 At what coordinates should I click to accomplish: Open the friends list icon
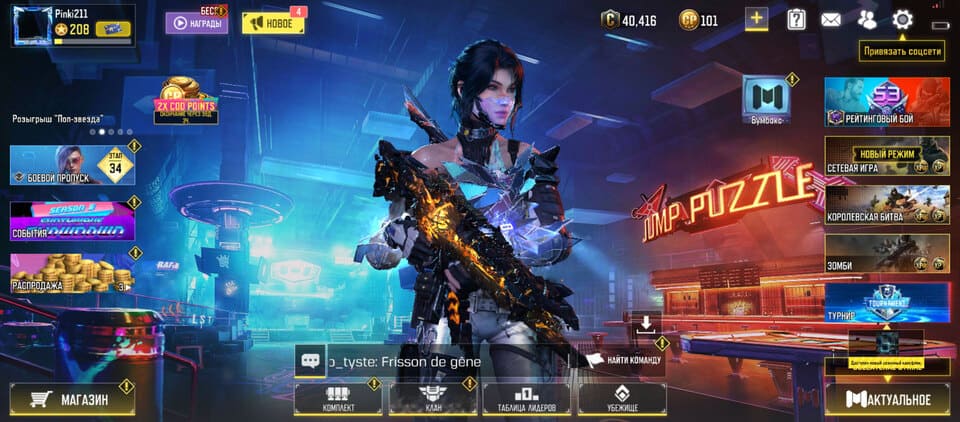[x=866, y=19]
